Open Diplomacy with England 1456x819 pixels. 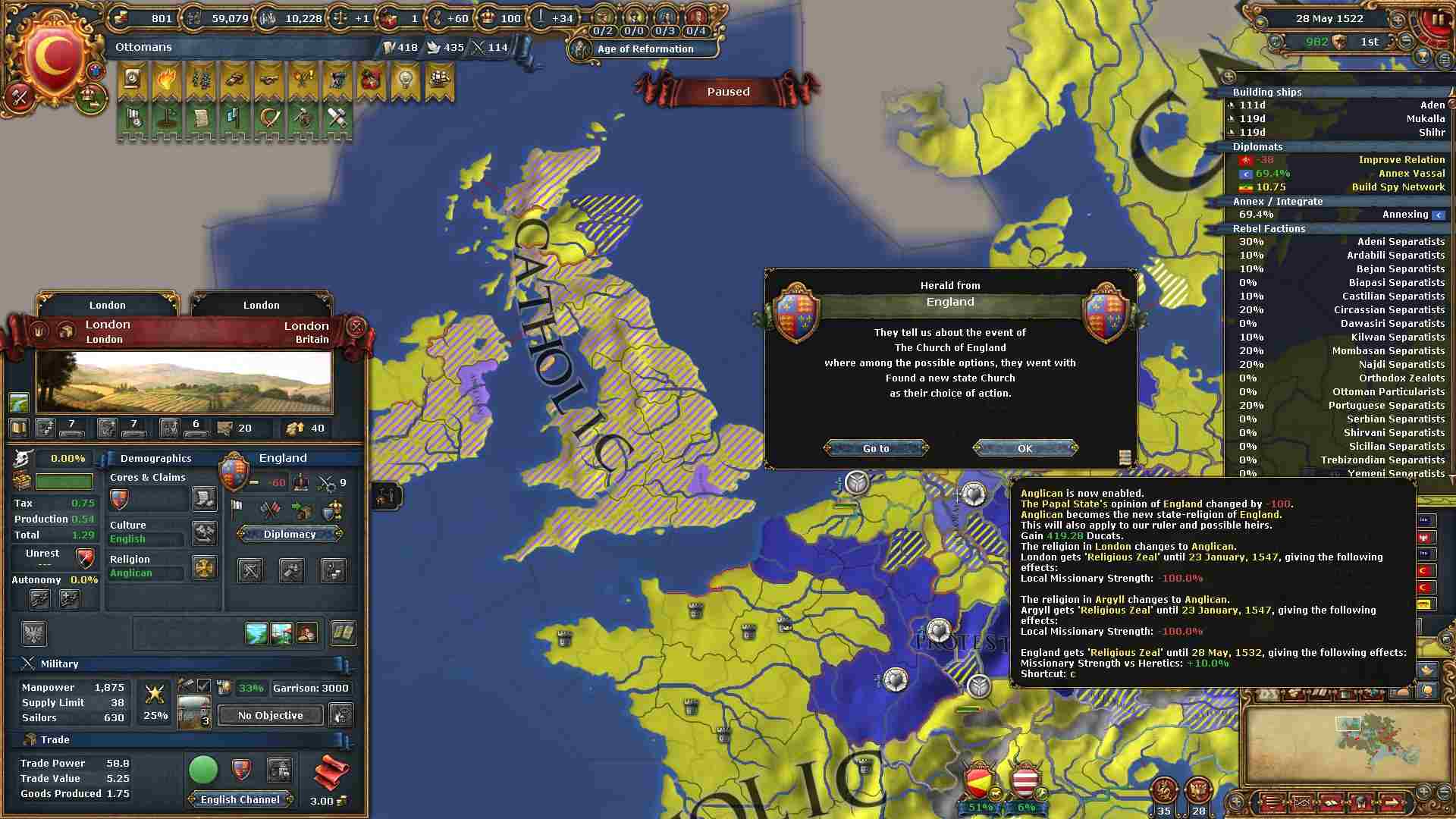coord(290,534)
